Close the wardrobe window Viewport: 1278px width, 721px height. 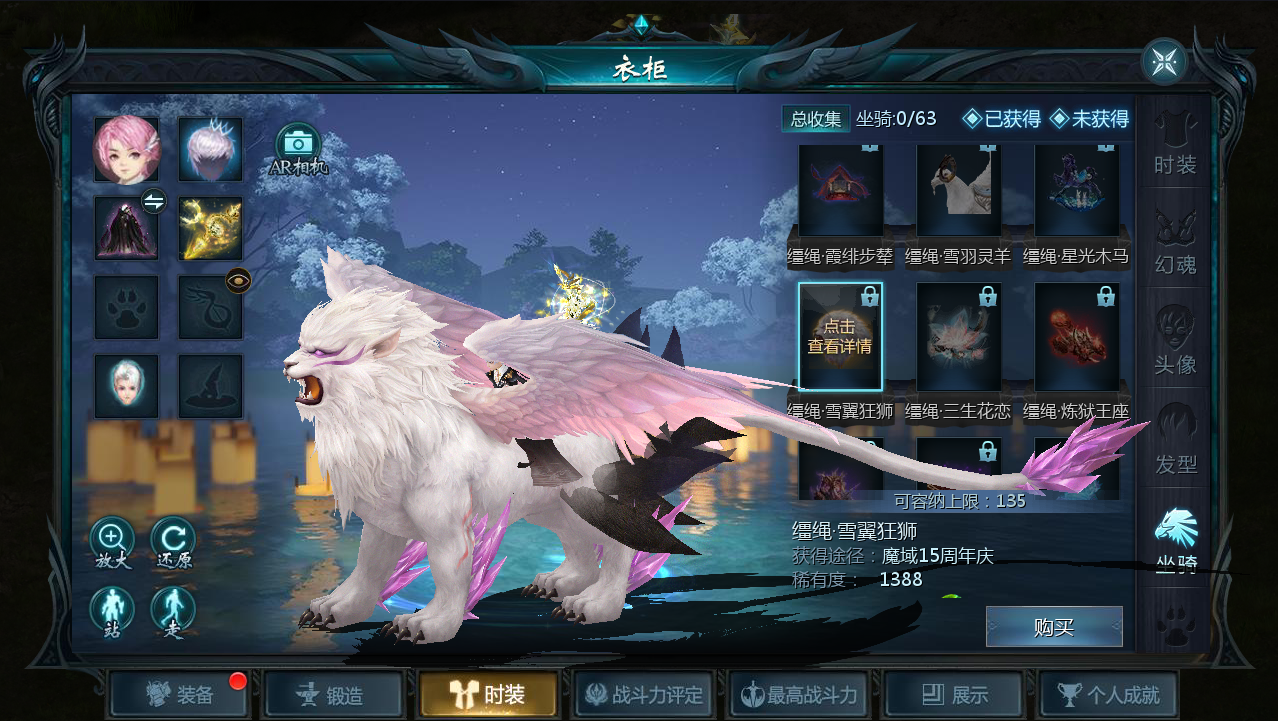click(x=1164, y=61)
